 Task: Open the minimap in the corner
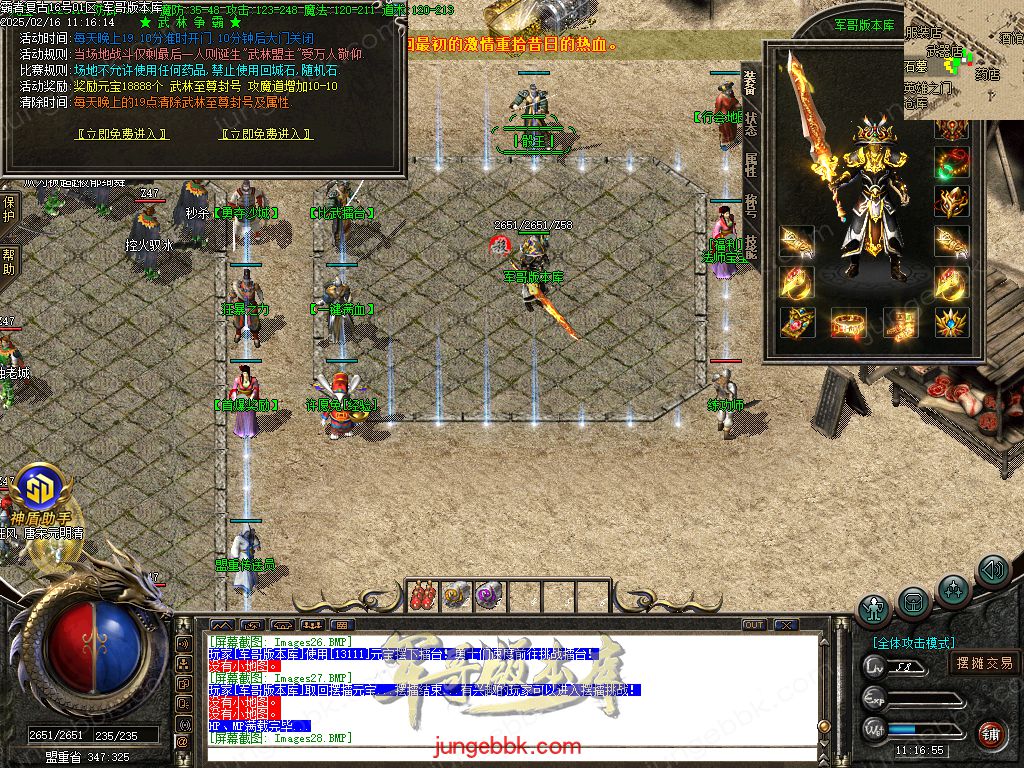pos(964,58)
